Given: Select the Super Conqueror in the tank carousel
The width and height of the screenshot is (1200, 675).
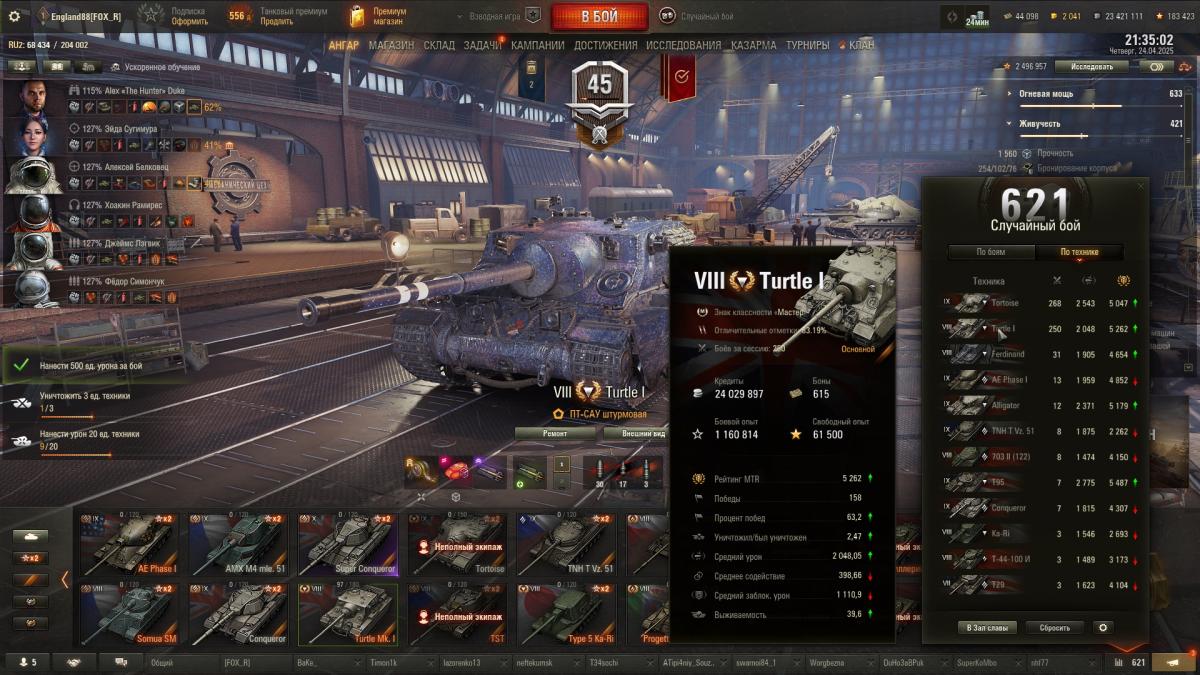Looking at the screenshot, I should coord(347,545).
